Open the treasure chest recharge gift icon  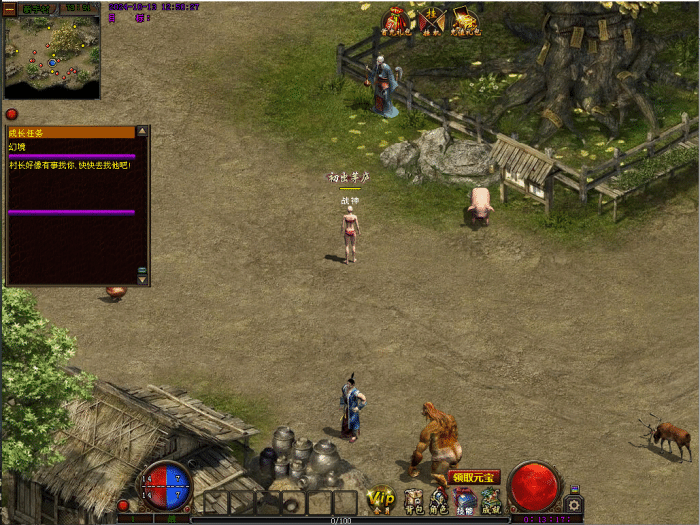[465, 21]
